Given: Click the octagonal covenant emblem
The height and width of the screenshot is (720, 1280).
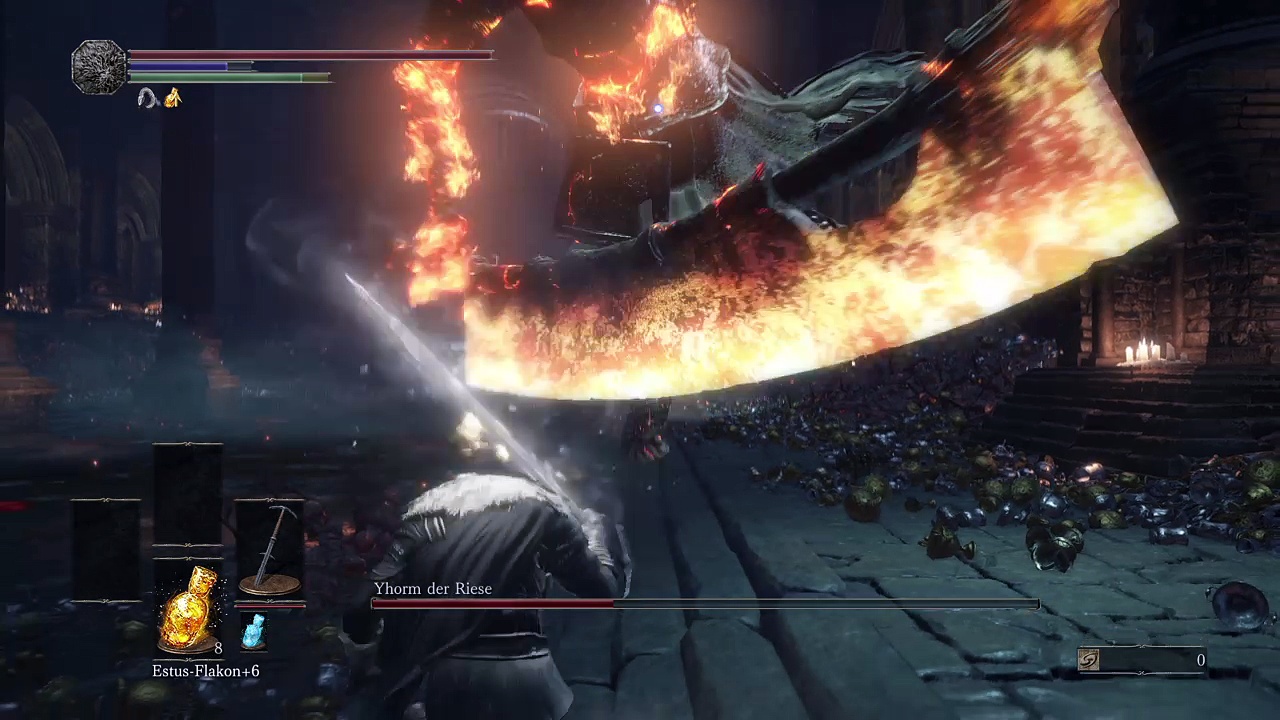Looking at the screenshot, I should [99, 67].
